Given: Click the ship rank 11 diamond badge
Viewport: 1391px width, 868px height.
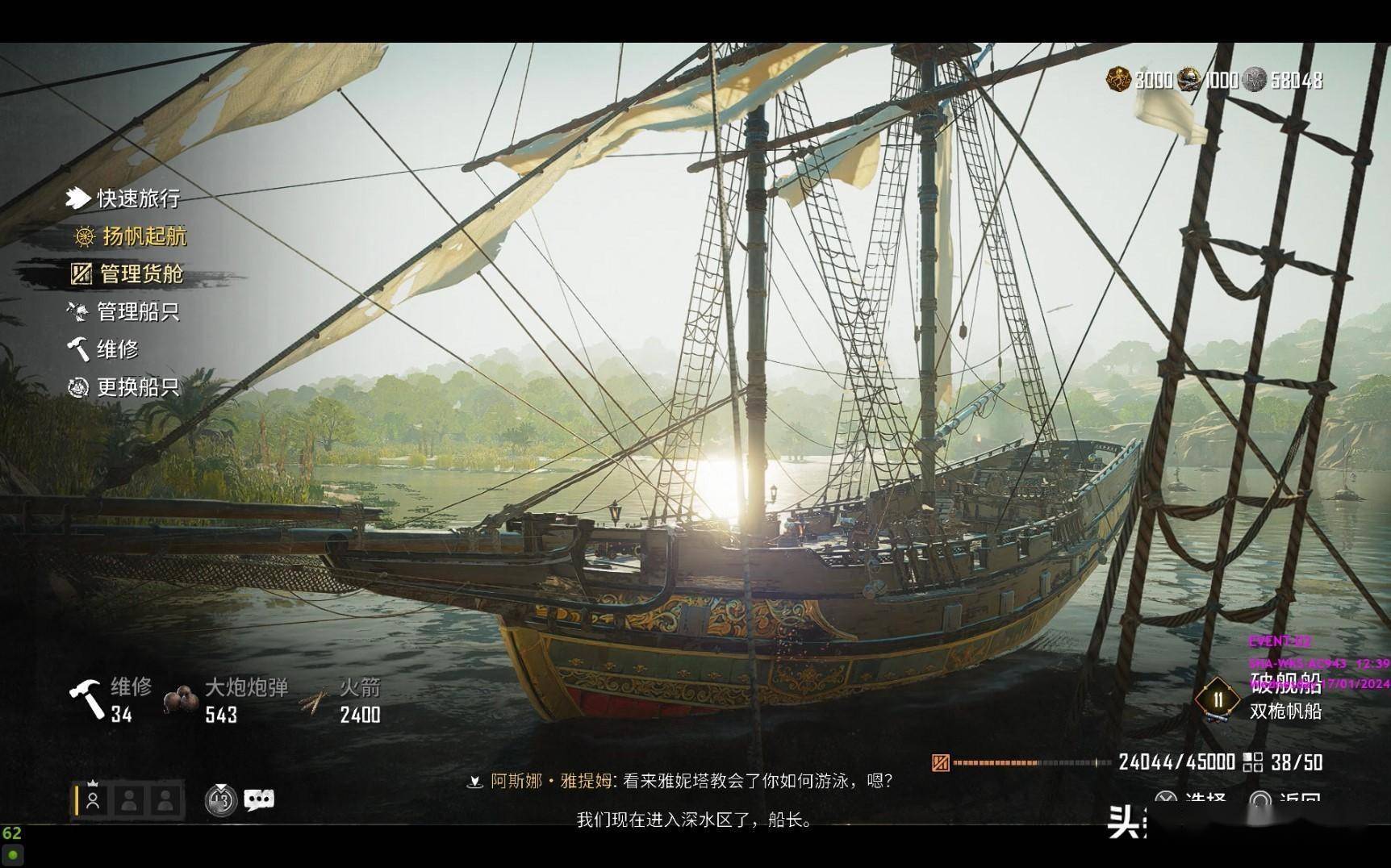Looking at the screenshot, I should click(1218, 699).
